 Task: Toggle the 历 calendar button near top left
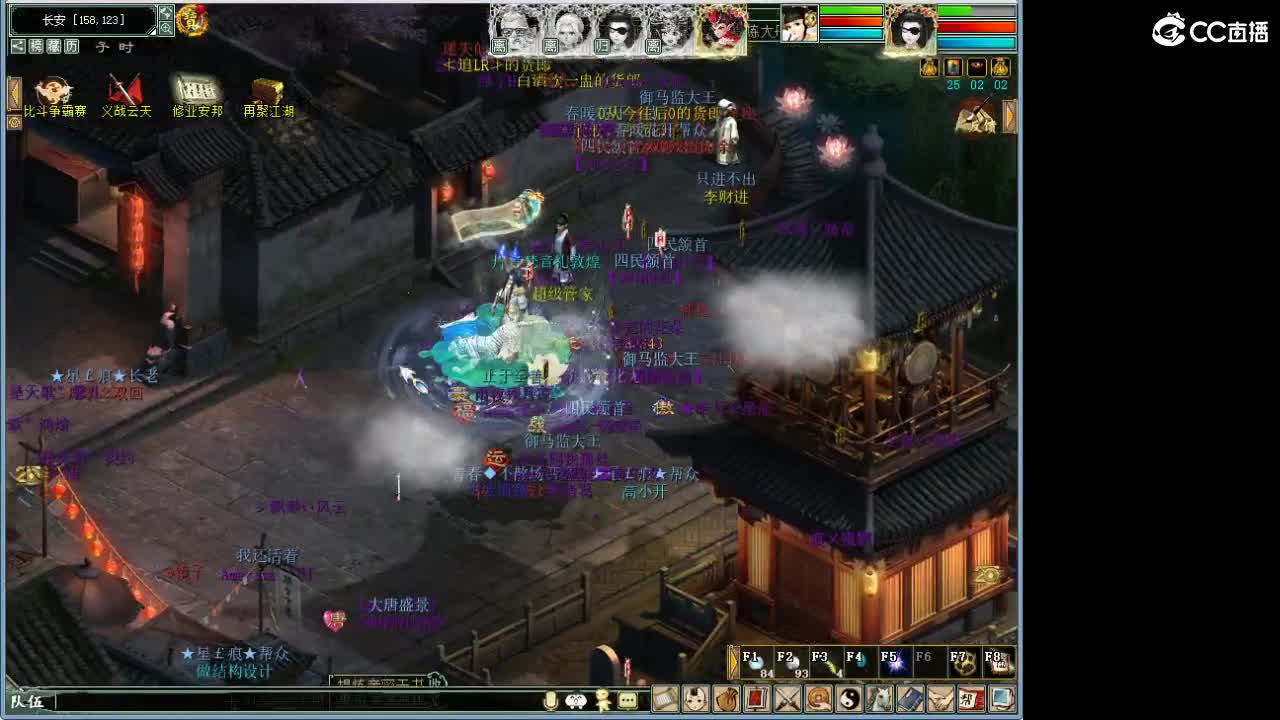click(x=71, y=46)
